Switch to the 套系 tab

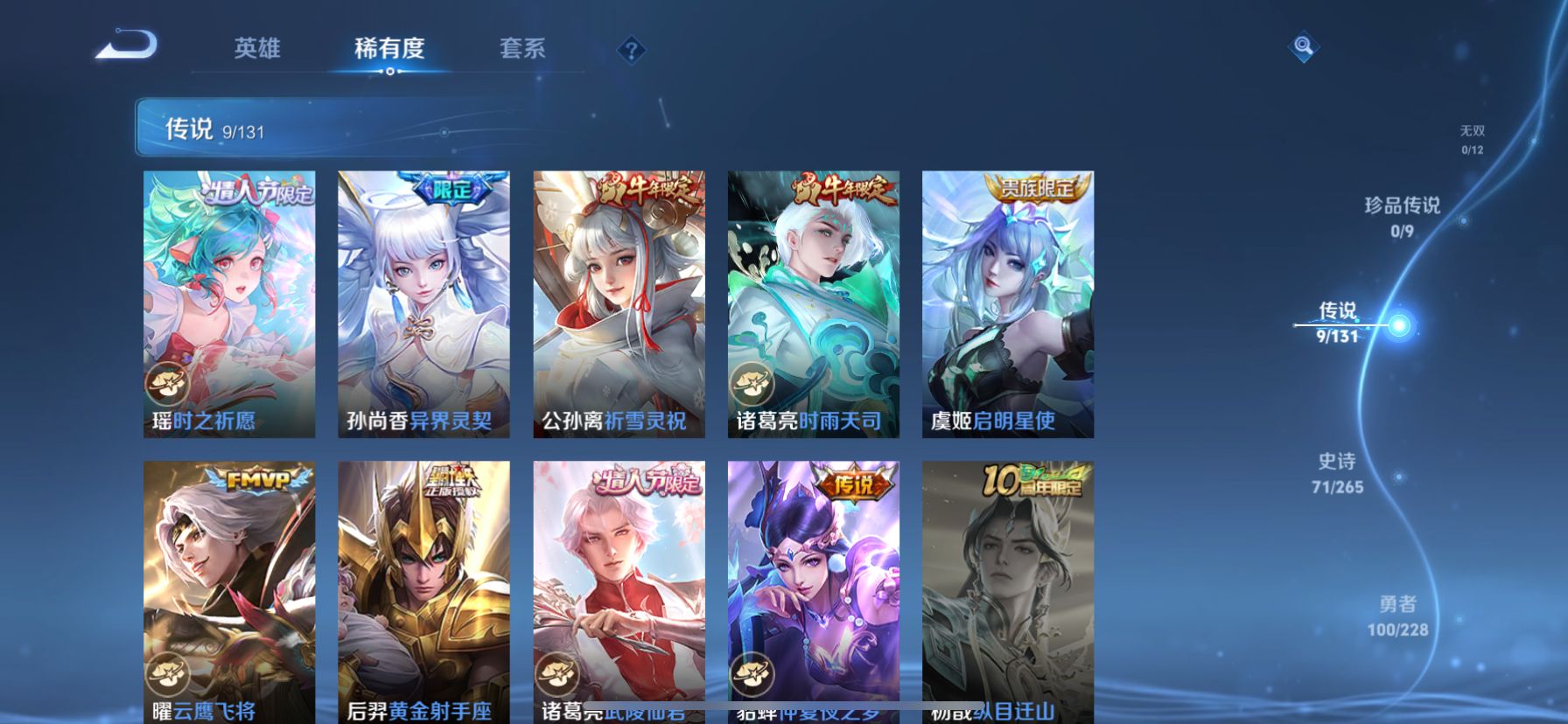(x=522, y=50)
